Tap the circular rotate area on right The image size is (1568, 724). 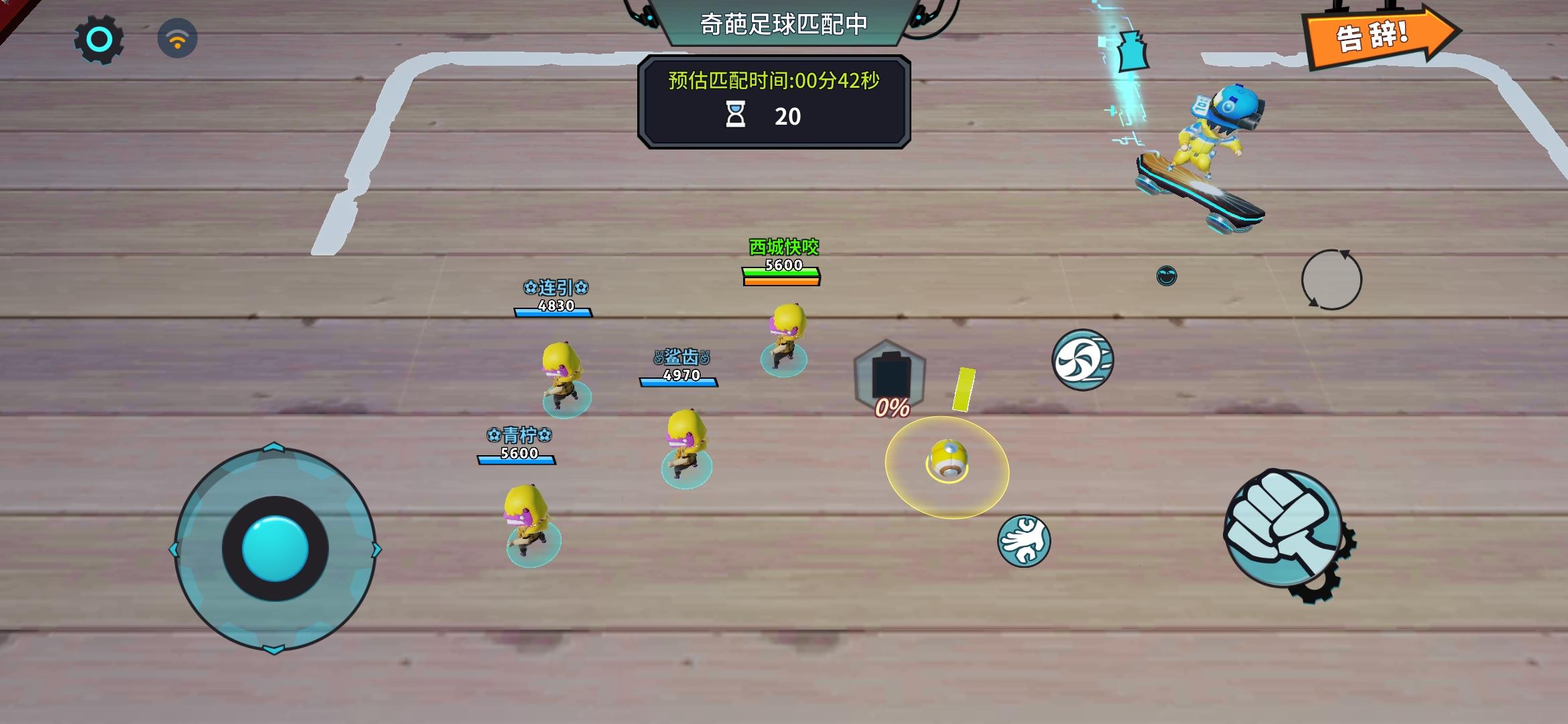pyautogui.click(x=1333, y=281)
